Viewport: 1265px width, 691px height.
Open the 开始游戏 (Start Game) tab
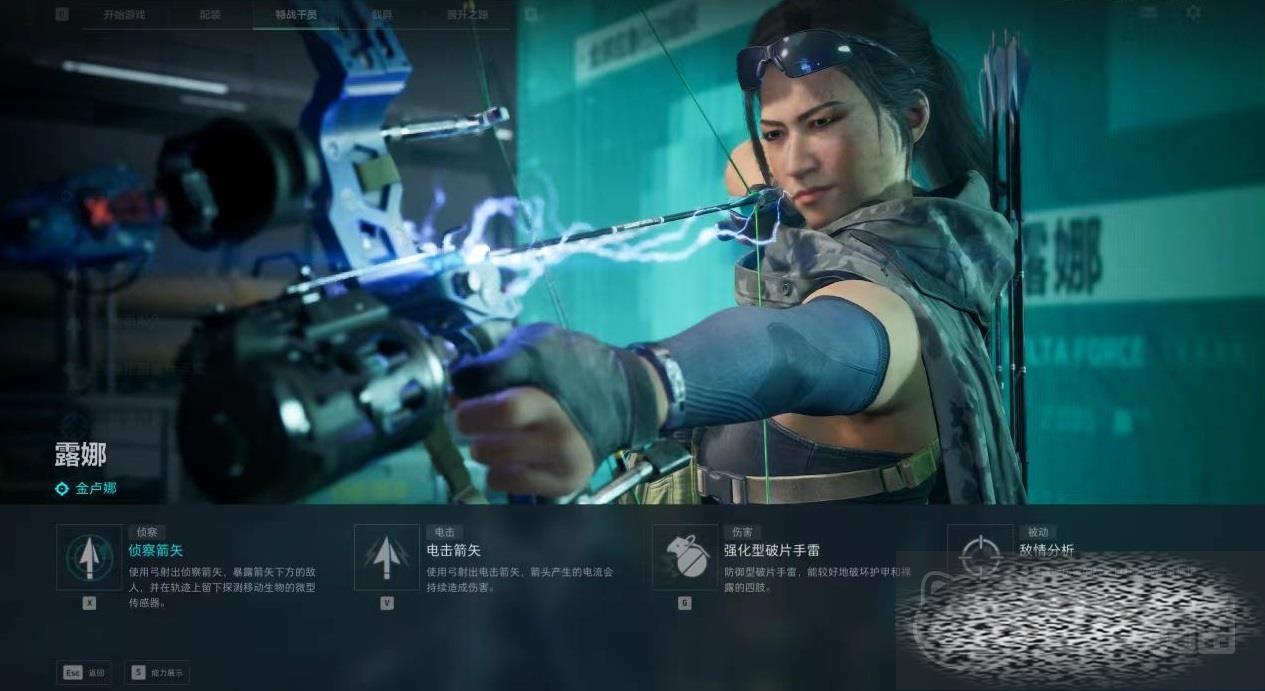(124, 15)
